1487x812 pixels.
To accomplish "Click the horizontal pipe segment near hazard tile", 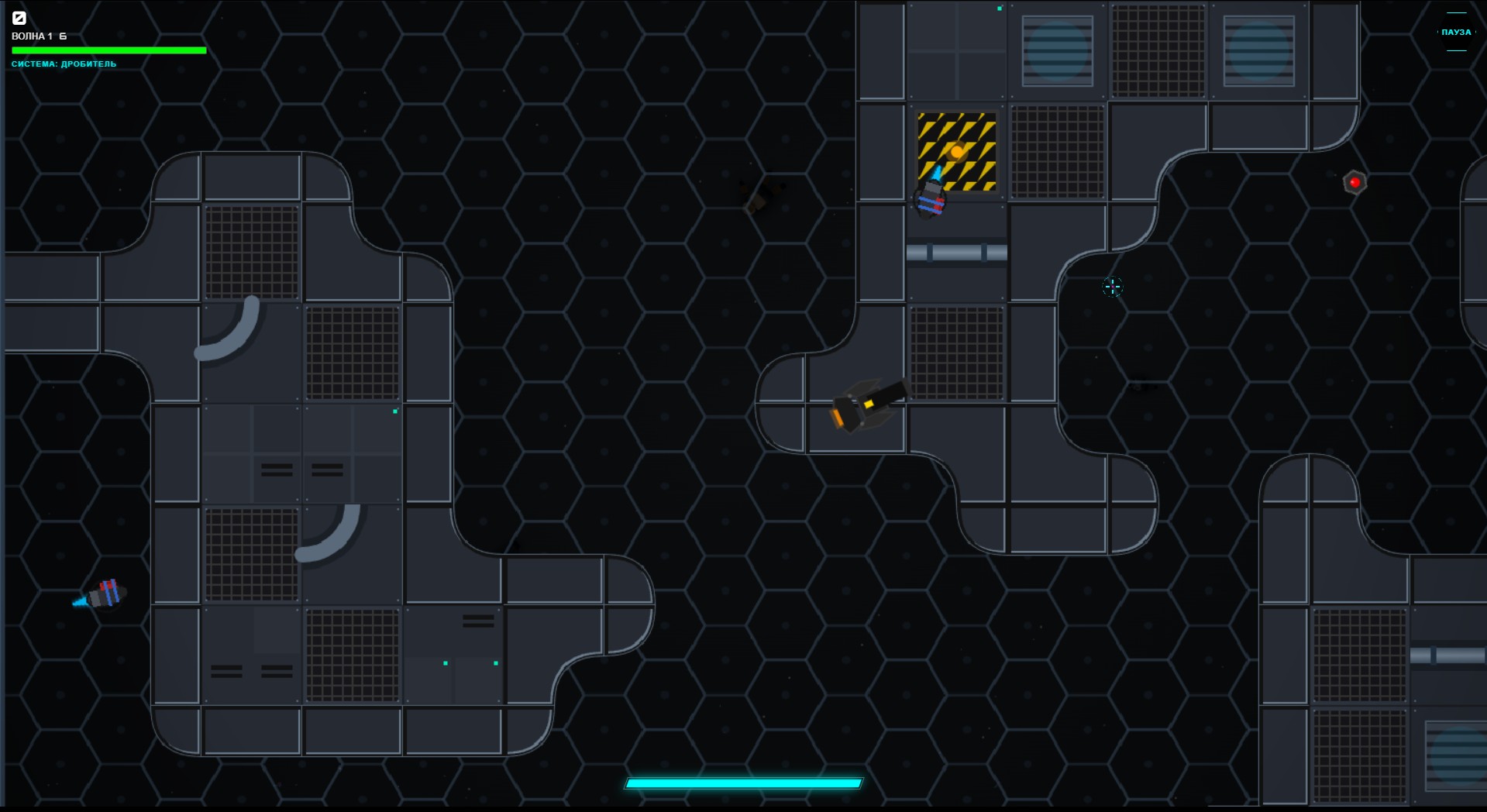I will pyautogui.click(x=957, y=251).
